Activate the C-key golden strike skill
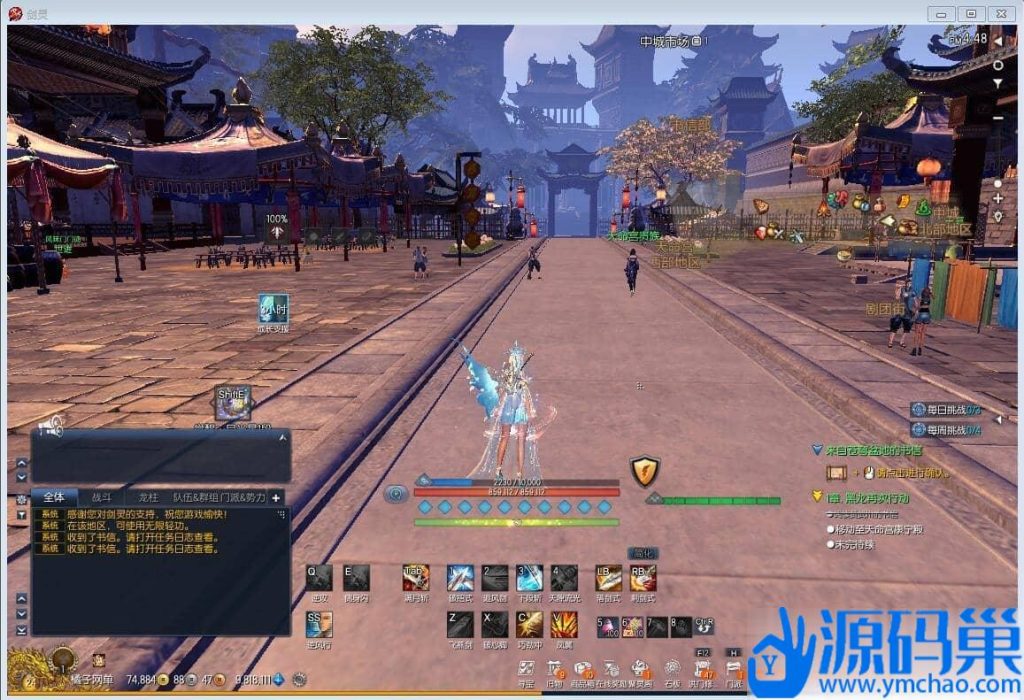 coord(529,624)
